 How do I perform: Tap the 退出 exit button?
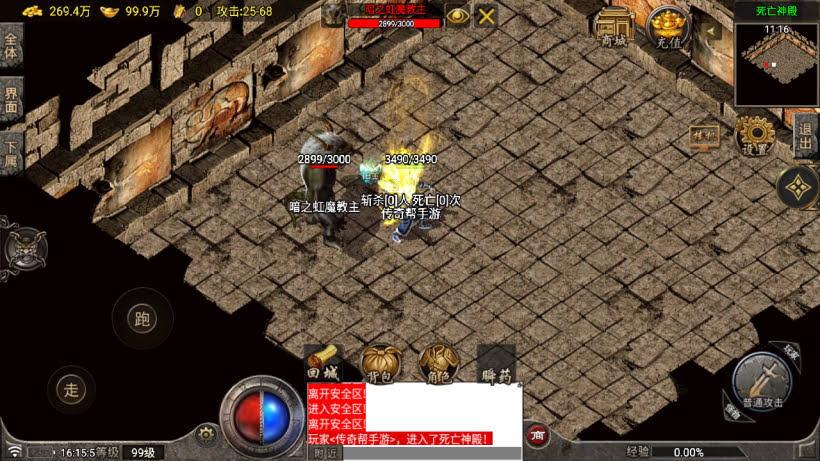(x=805, y=137)
